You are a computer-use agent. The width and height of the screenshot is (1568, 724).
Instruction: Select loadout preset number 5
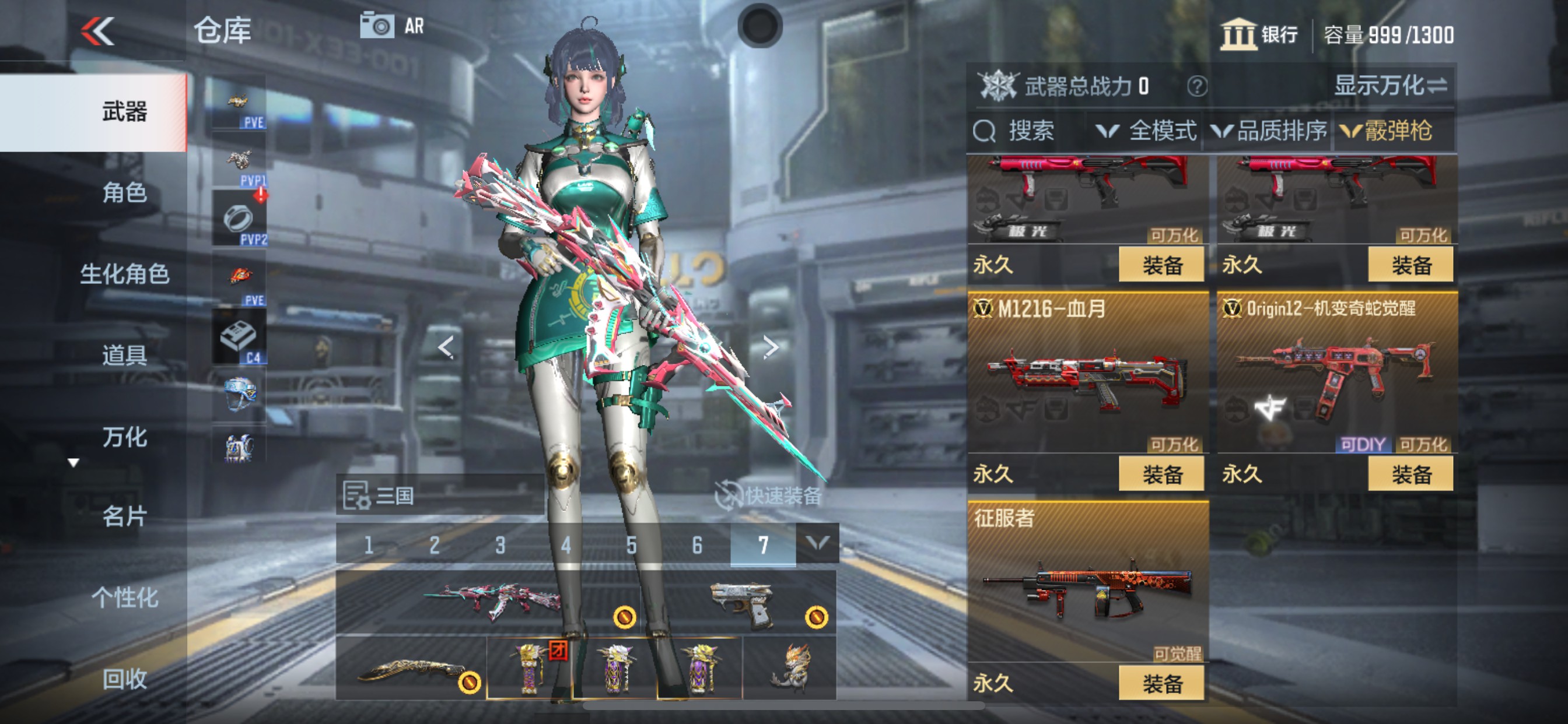632,543
